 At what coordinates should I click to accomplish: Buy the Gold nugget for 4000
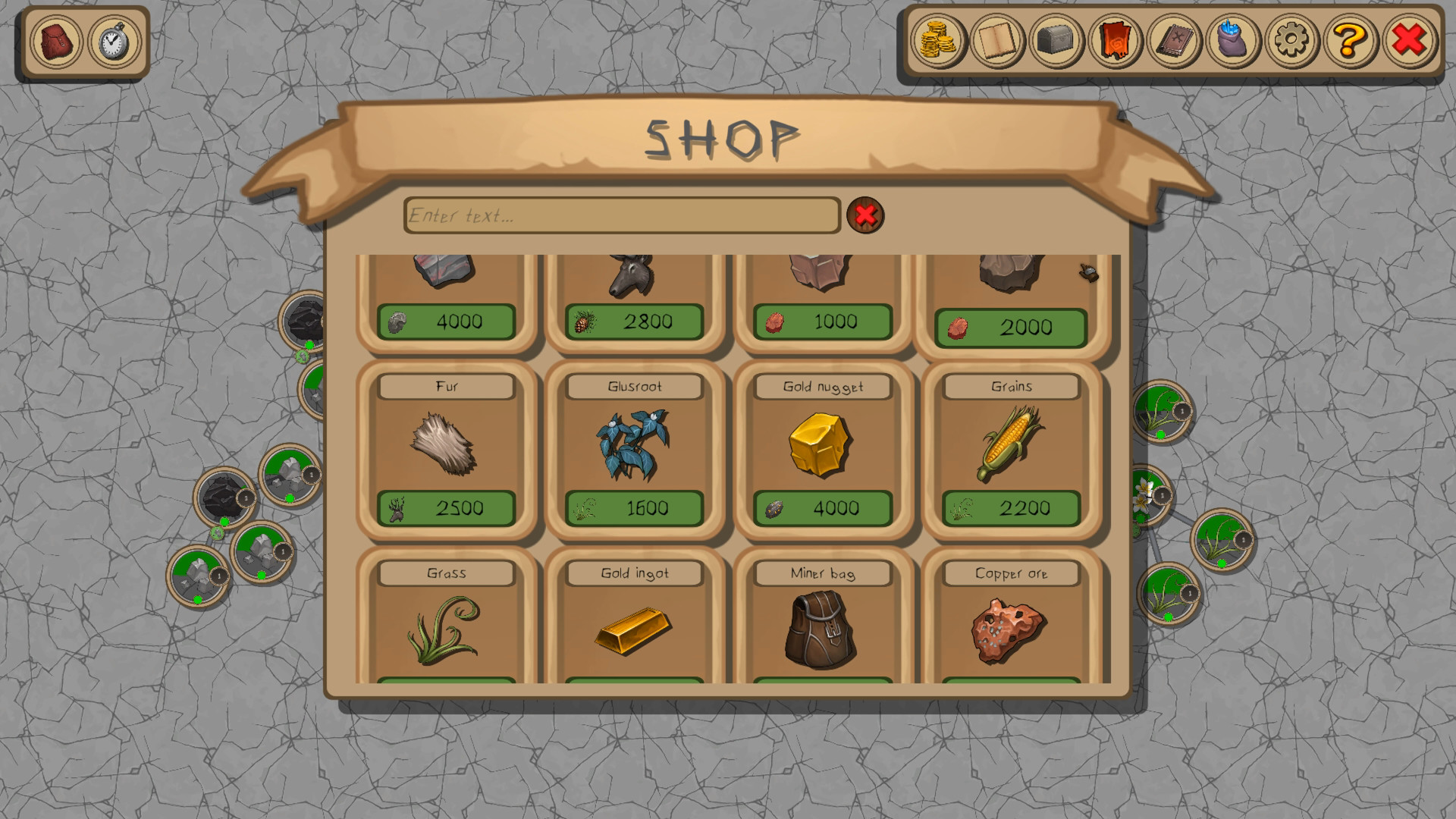click(823, 508)
